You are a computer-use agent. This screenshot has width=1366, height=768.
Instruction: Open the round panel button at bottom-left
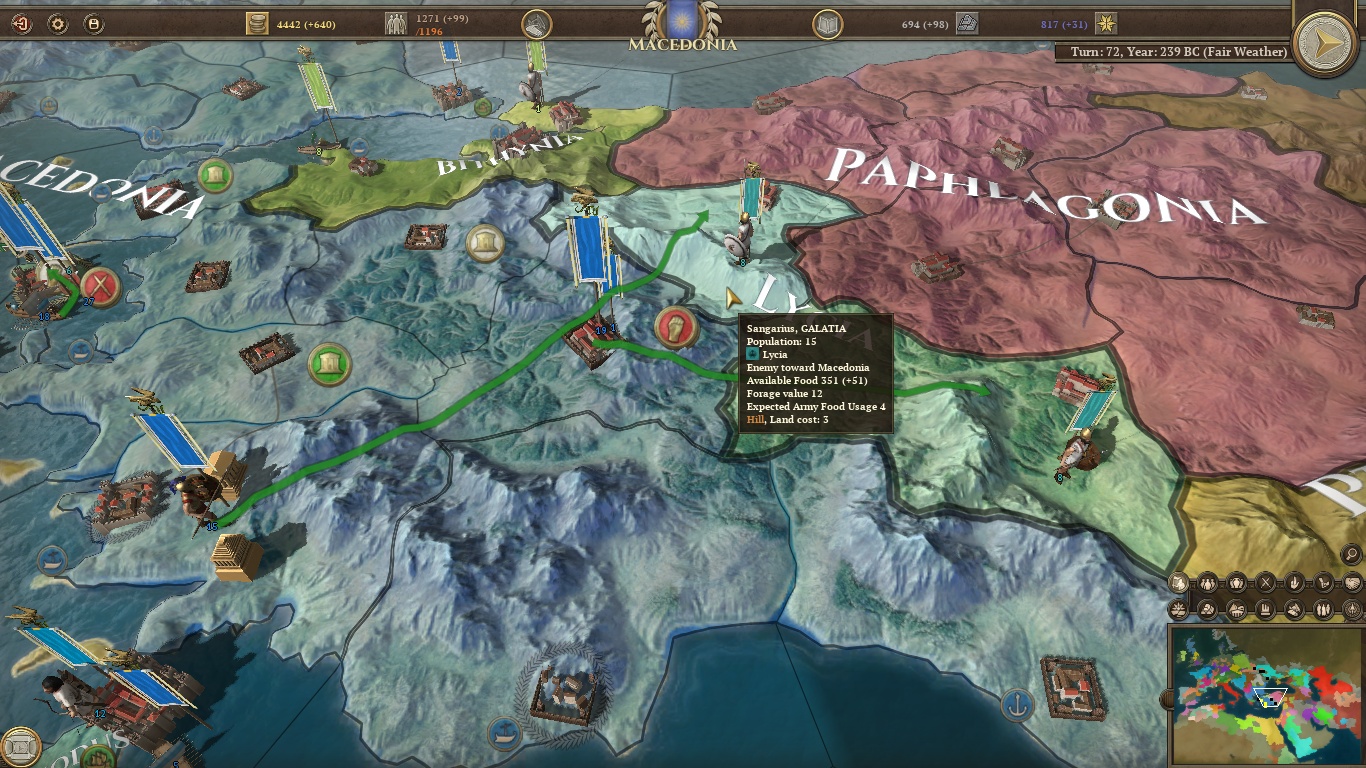click(20, 746)
